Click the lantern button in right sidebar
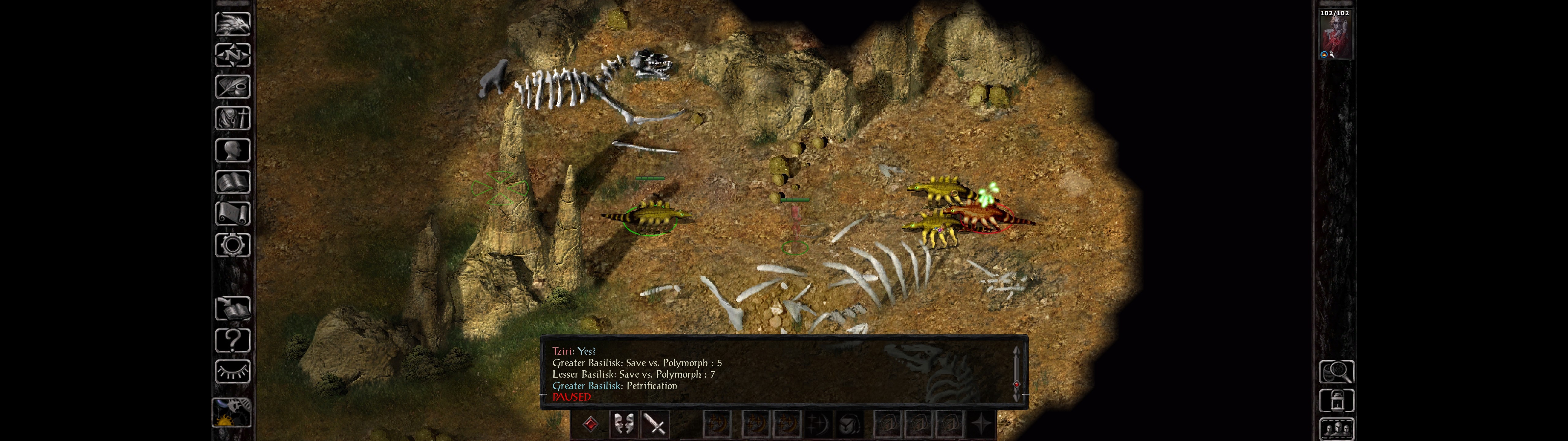 pos(1336,401)
